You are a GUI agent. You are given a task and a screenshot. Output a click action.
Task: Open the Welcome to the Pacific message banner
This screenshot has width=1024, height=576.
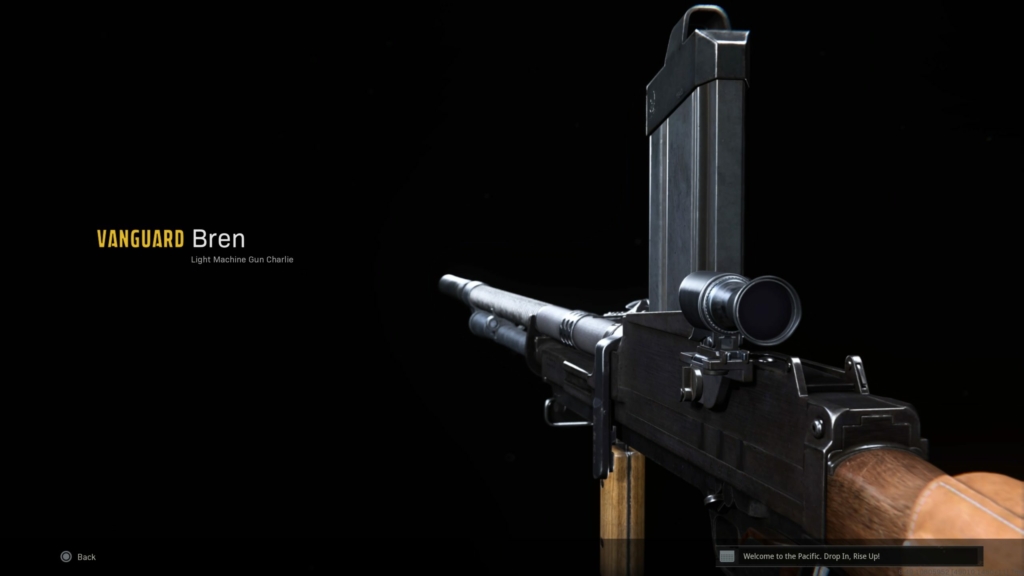point(849,556)
